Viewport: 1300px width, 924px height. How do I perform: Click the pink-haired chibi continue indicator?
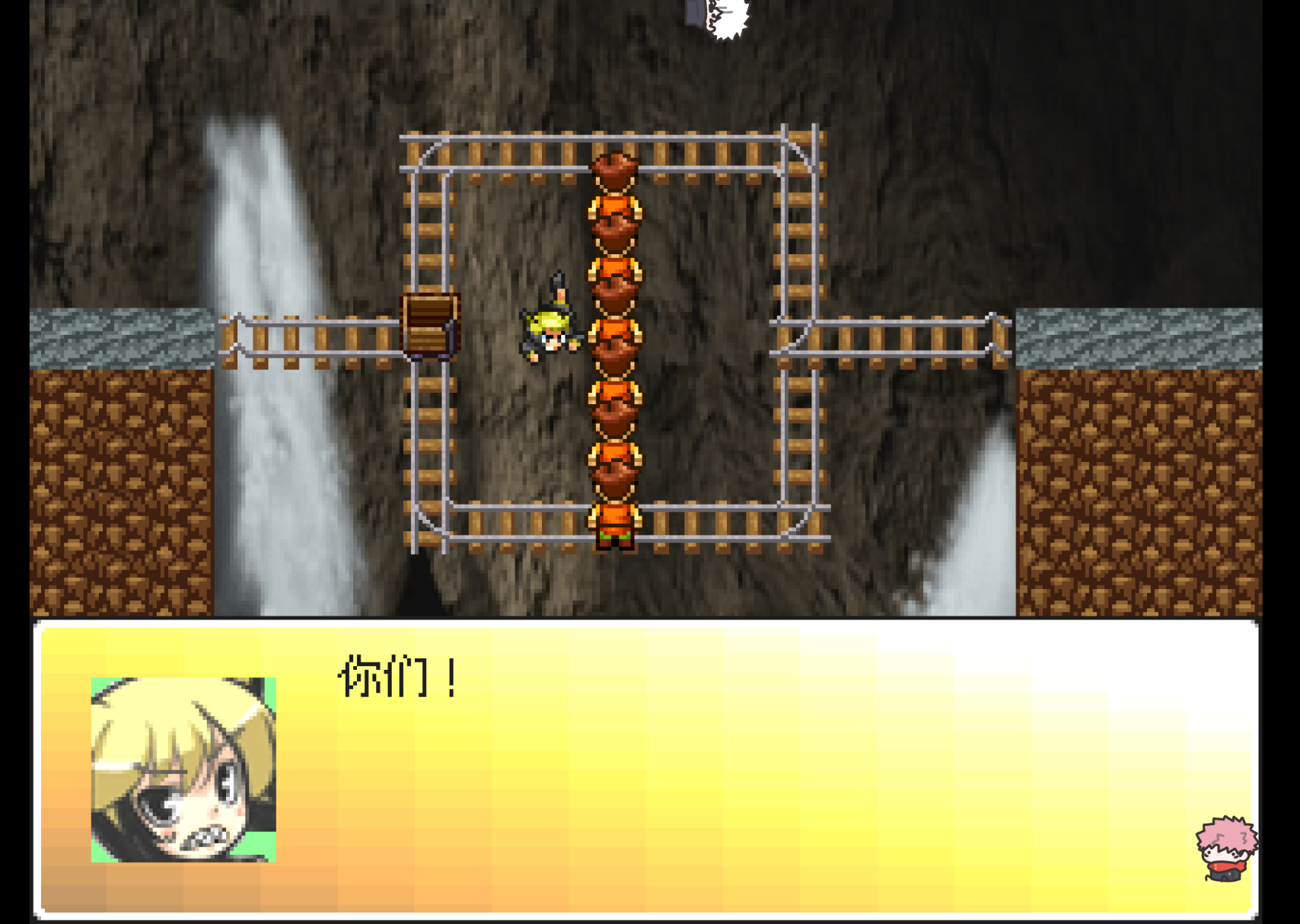(1225, 849)
